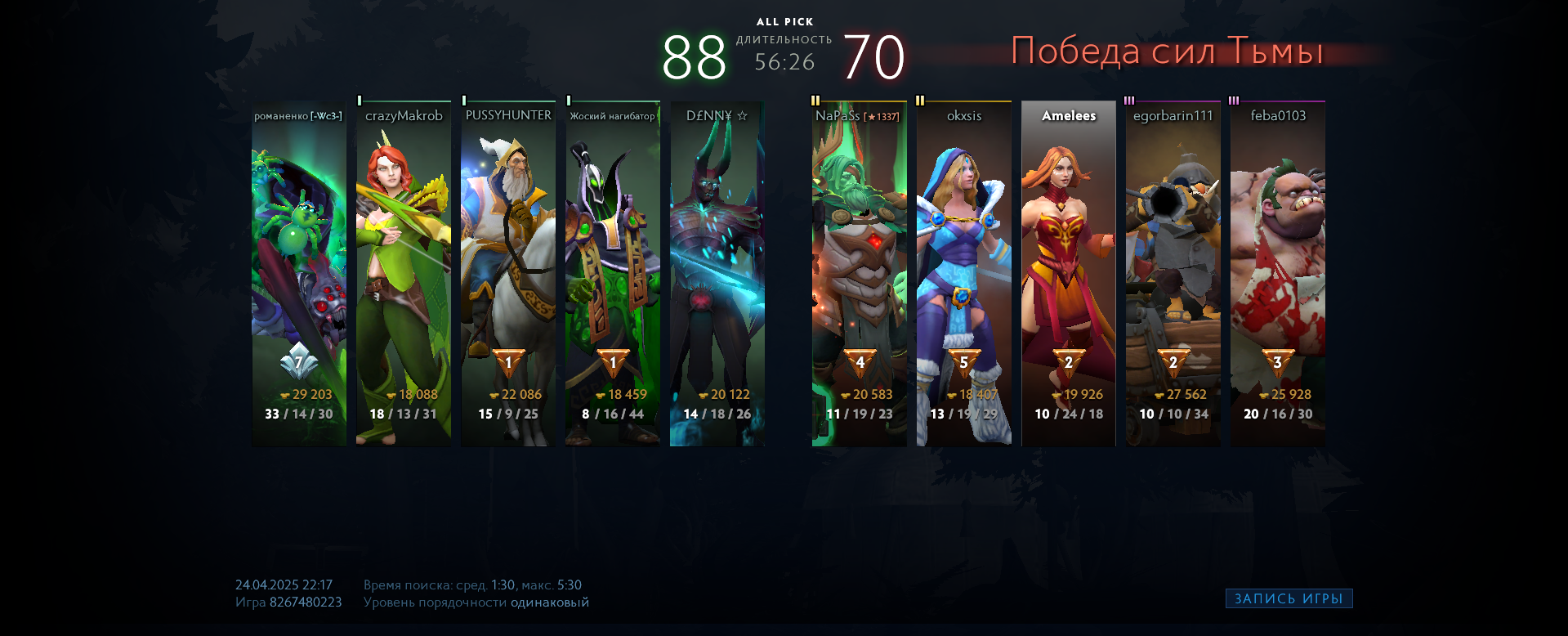Open crazyMakrob's Windranger card
1568x636 pixels.
(x=404, y=274)
